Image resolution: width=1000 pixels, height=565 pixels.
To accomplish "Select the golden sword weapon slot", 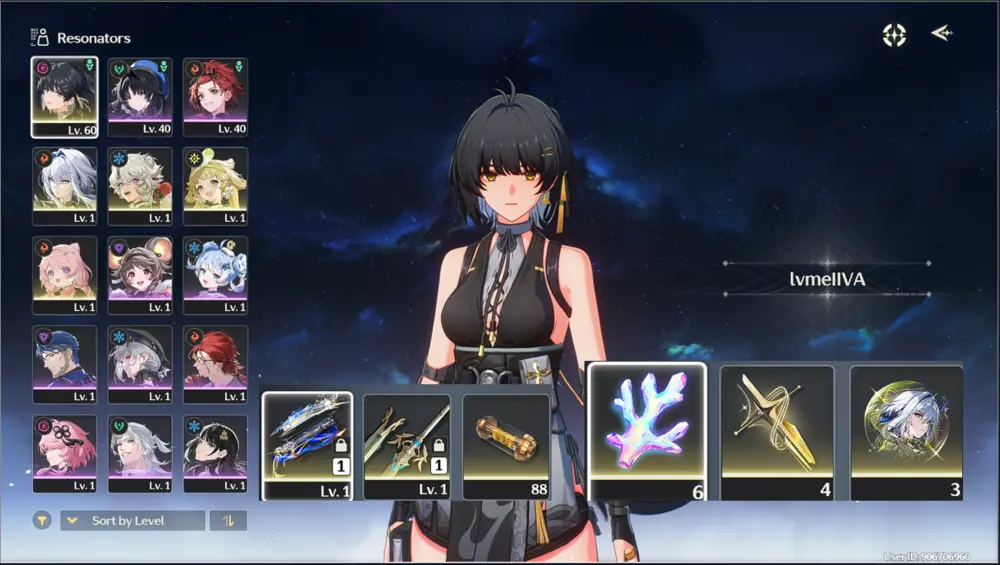I will (406, 444).
